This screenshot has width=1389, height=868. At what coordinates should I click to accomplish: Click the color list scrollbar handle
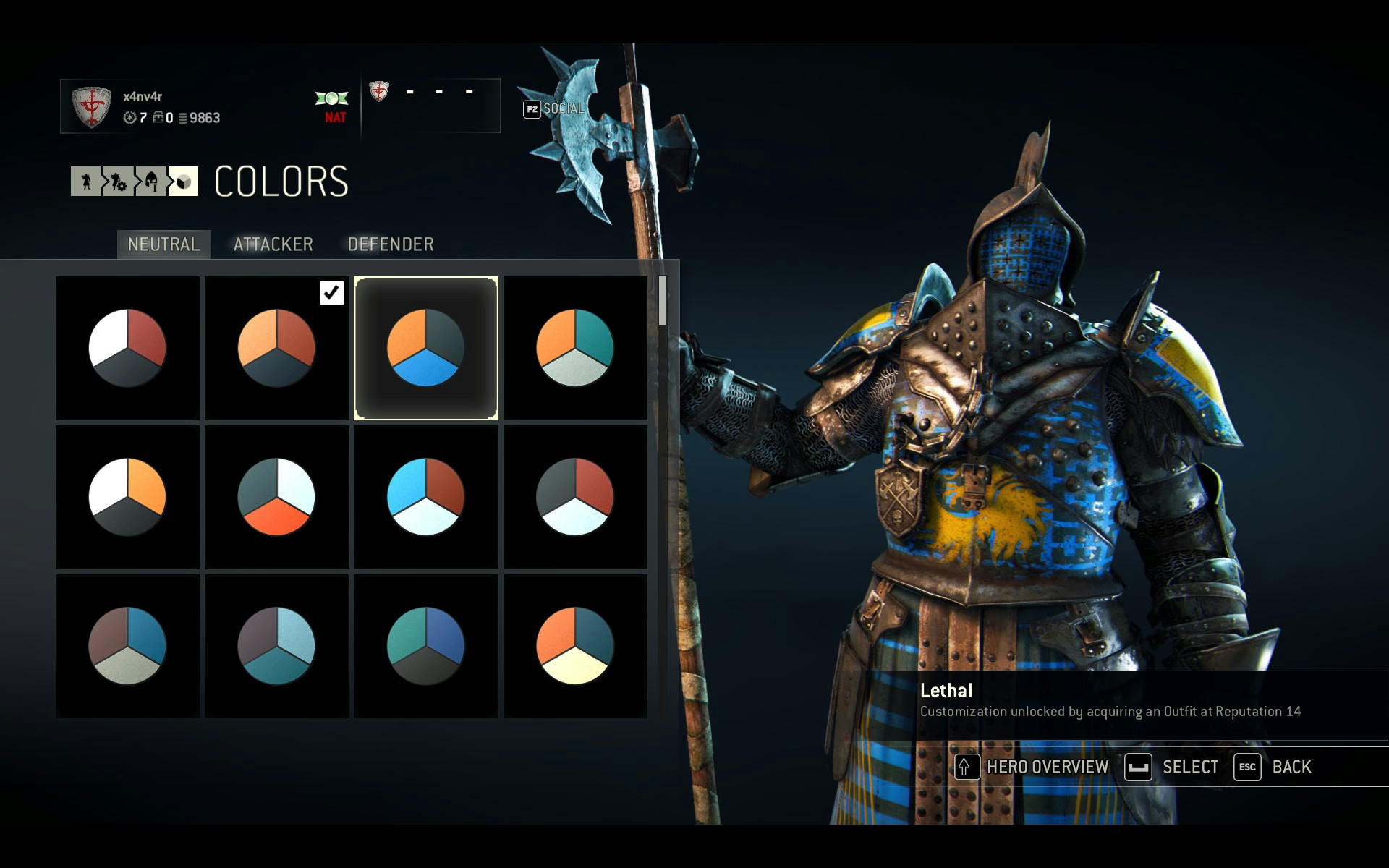pyautogui.click(x=663, y=300)
